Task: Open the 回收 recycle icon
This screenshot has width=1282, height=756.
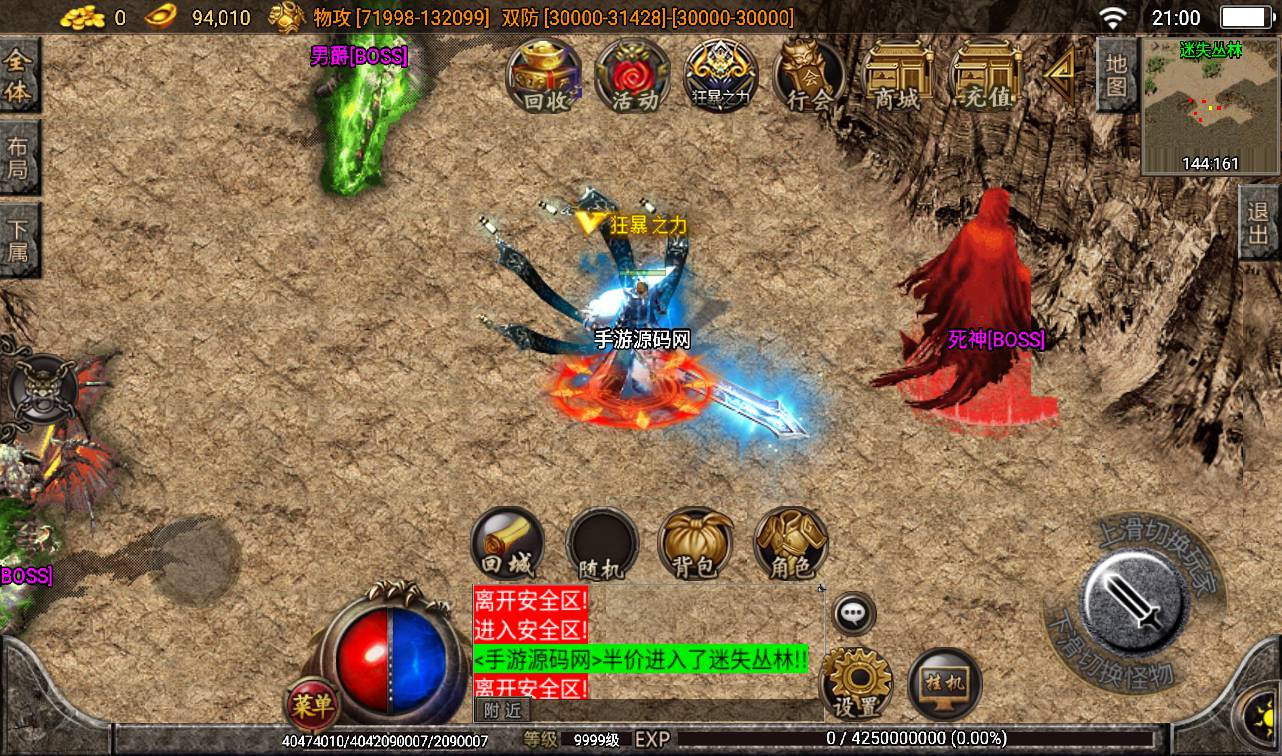Action: point(545,77)
